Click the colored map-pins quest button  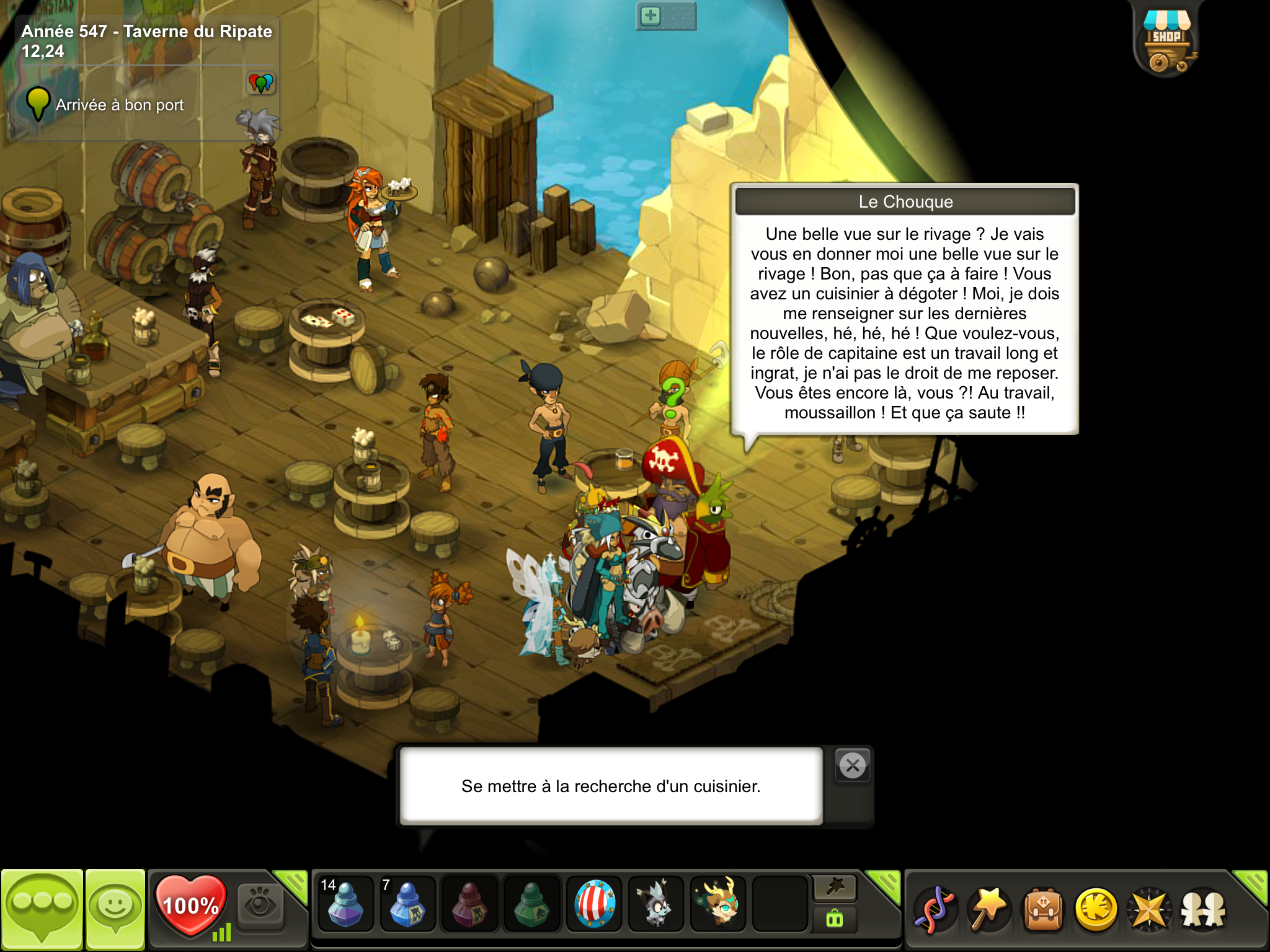(261, 83)
